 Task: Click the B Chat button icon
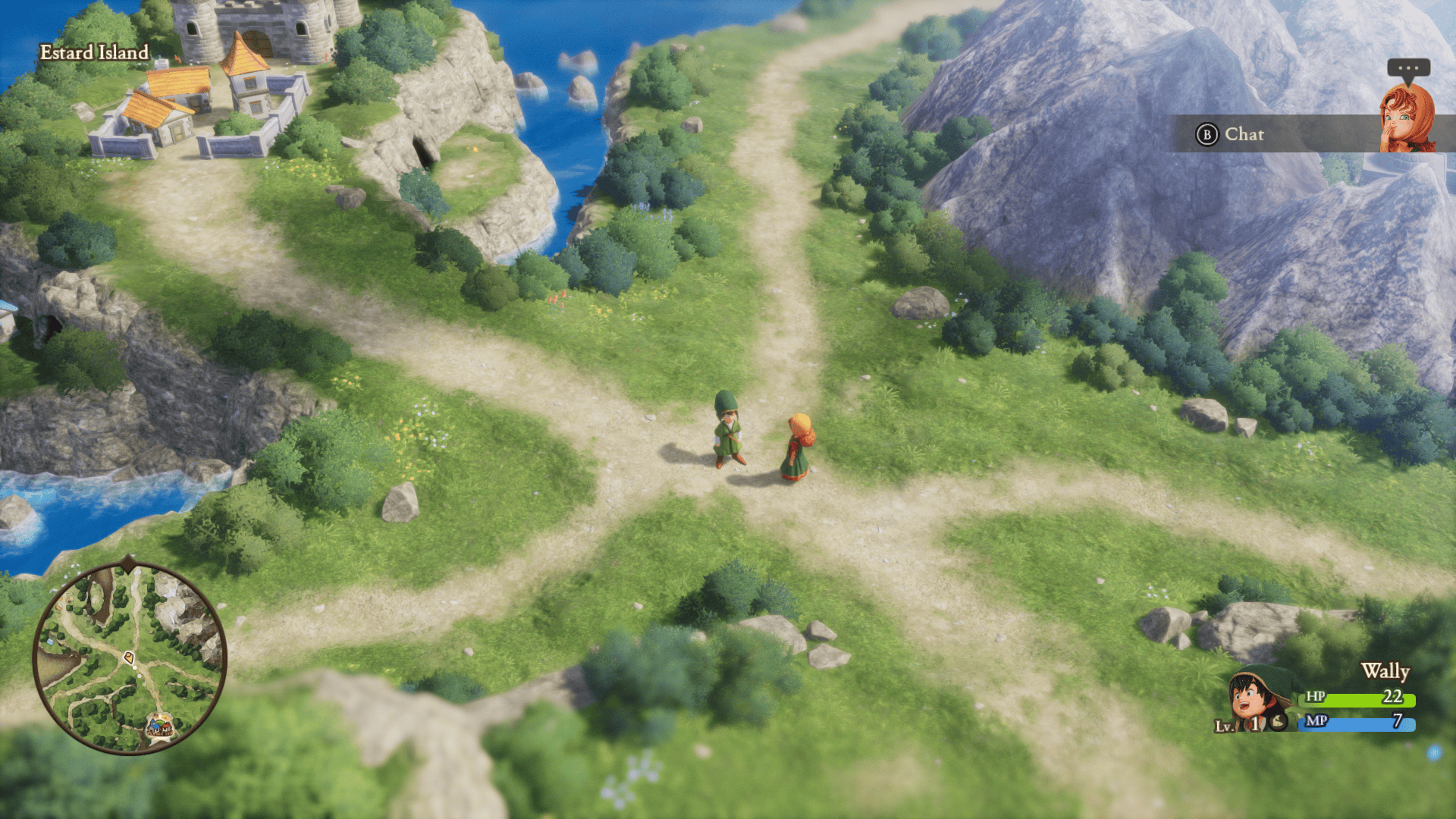(1207, 134)
